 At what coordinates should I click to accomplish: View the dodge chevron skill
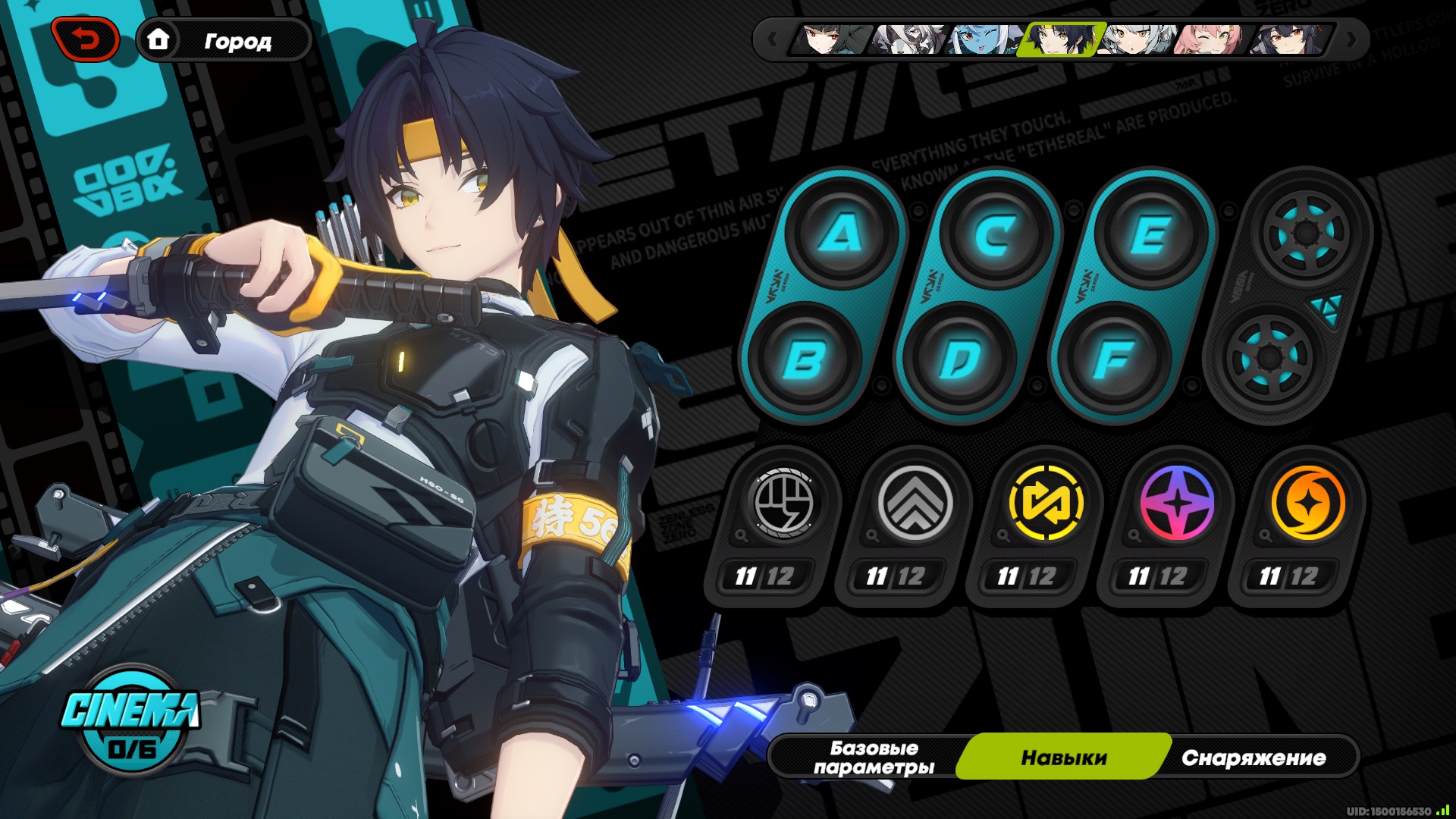coord(915,503)
